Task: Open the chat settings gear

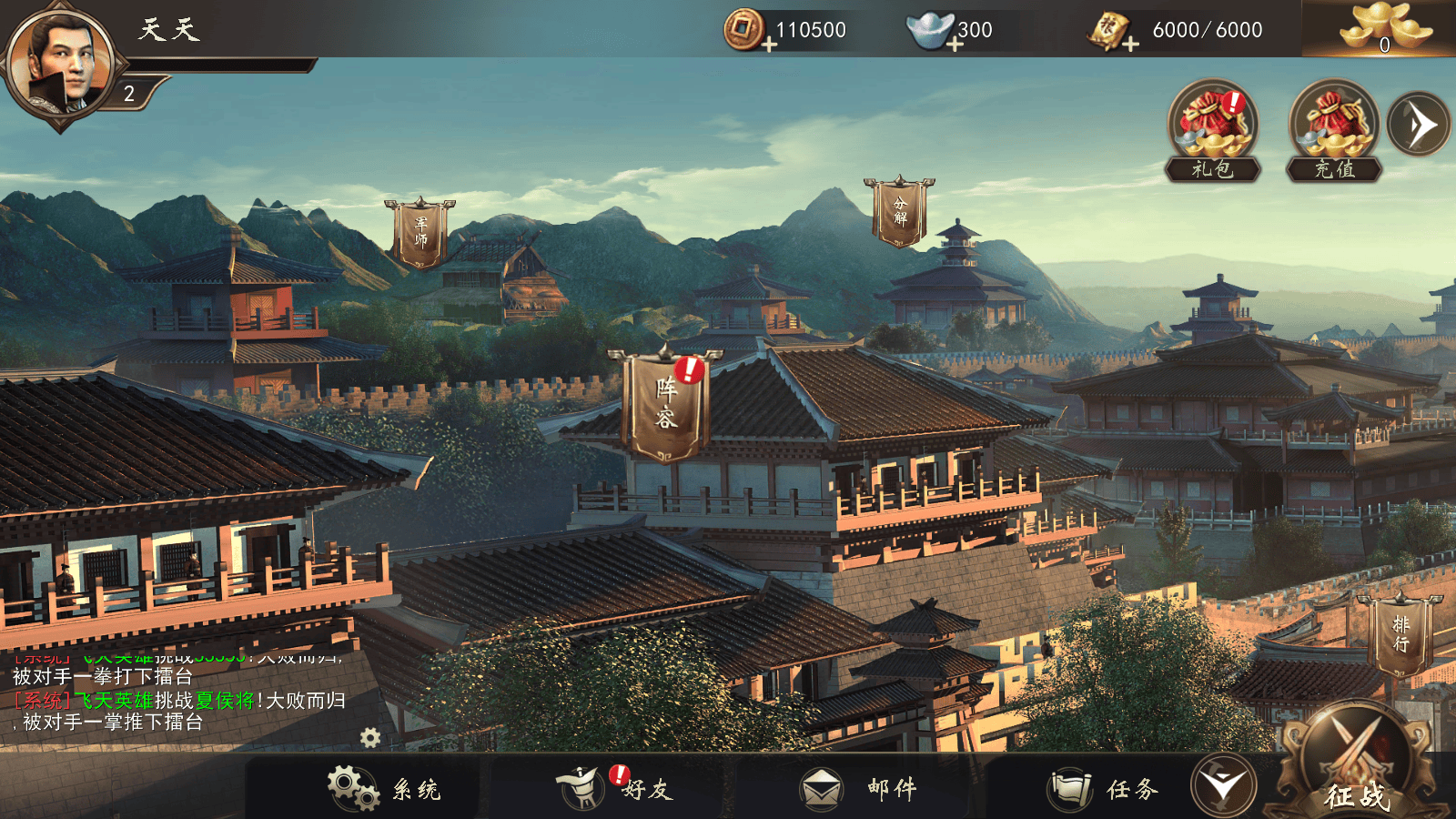Action: (x=370, y=737)
